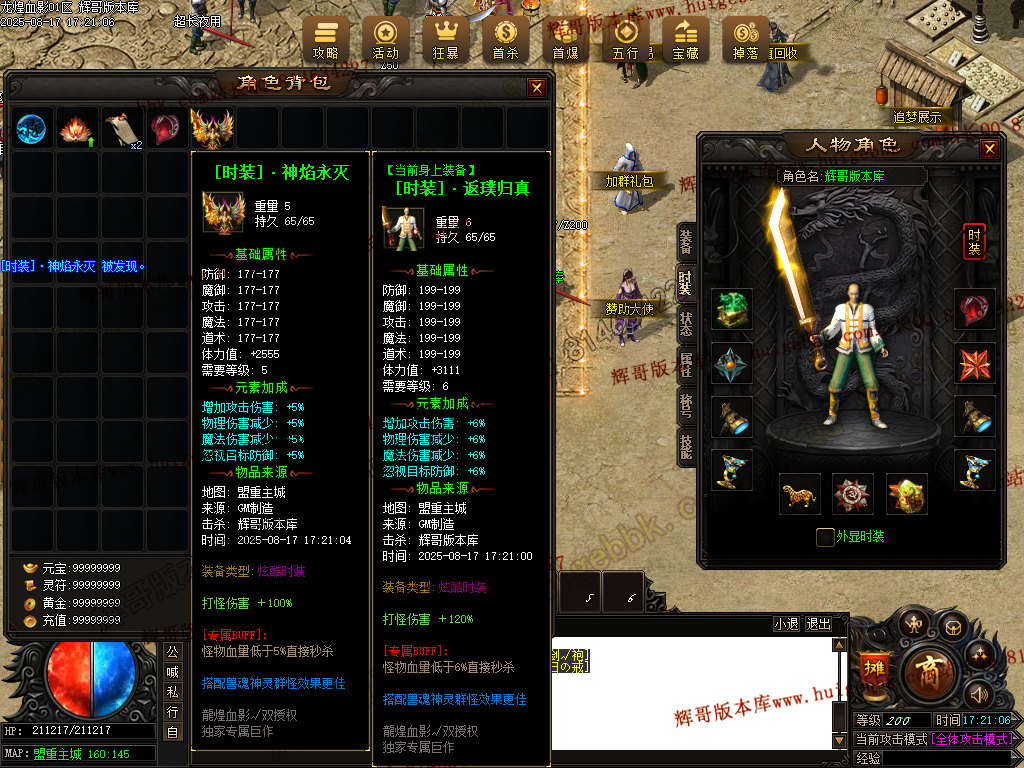Viewport: 1024px width, 768px height.
Task: Select the 神焰永灭 winged costume in the bag
Action: [x=212, y=129]
